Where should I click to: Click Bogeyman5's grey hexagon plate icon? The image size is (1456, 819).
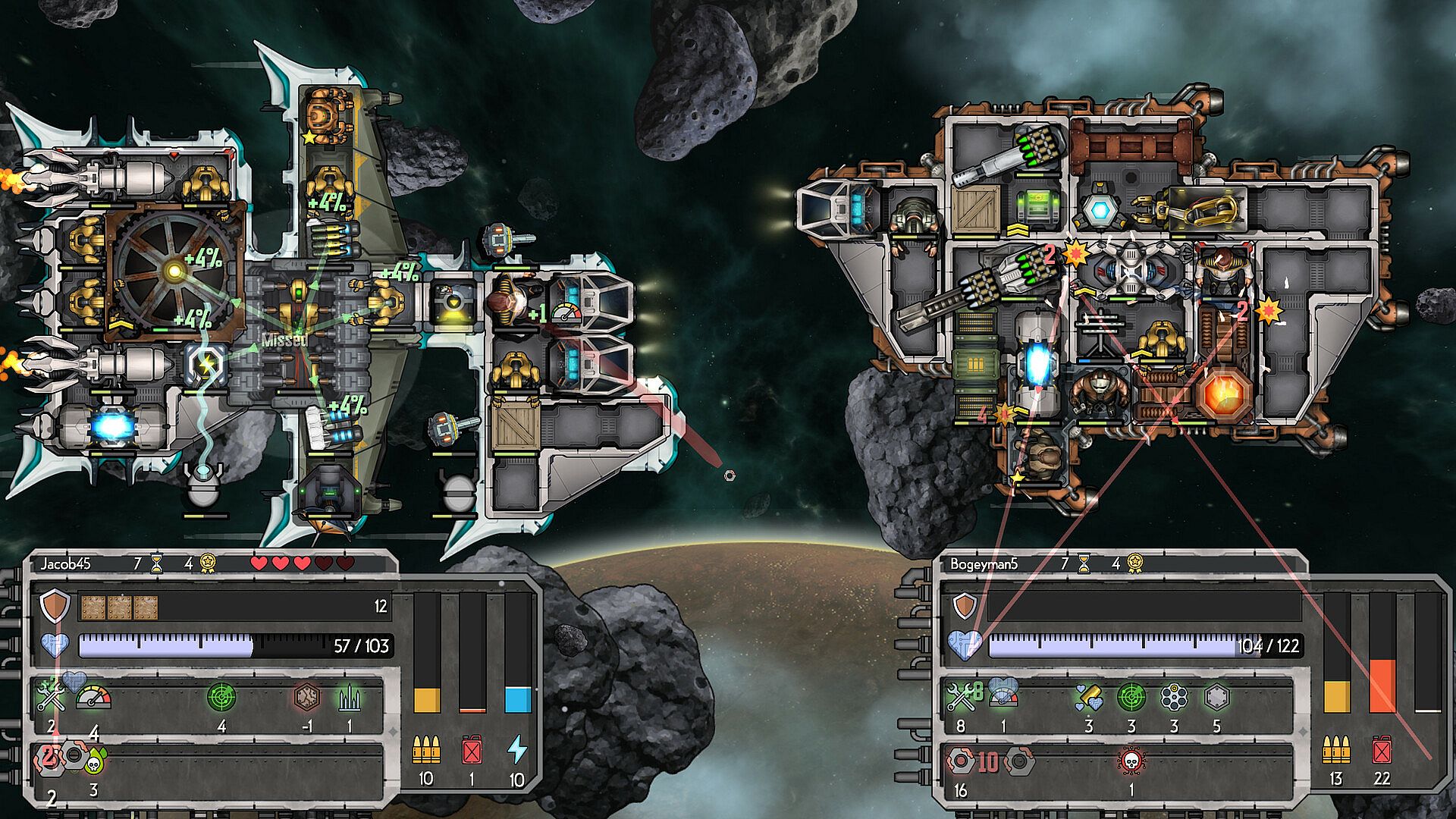tap(1216, 697)
